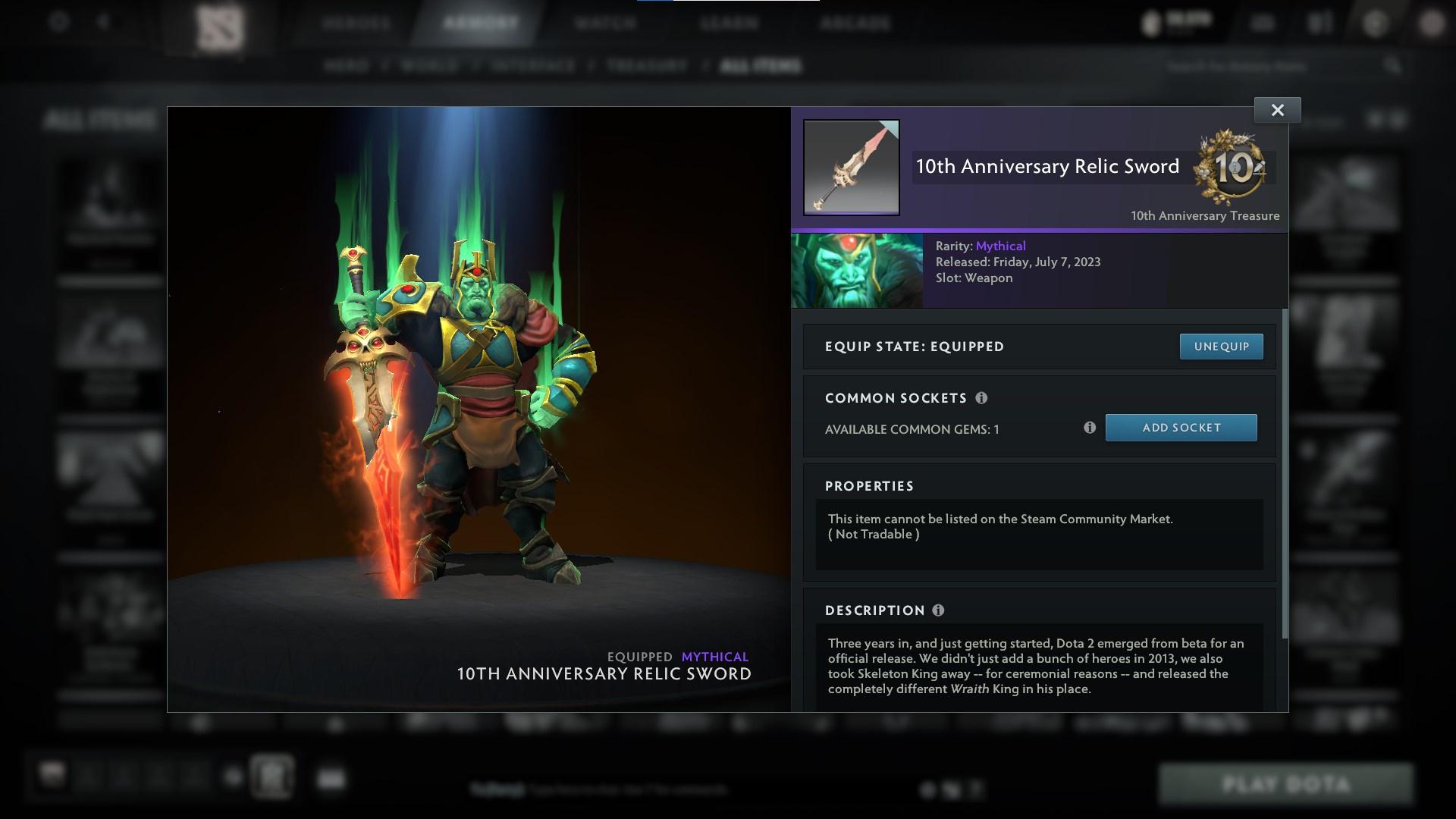Screen dimensions: 1456x819
Task: Click the Dota 2 logo in the top bar
Action: (220, 23)
